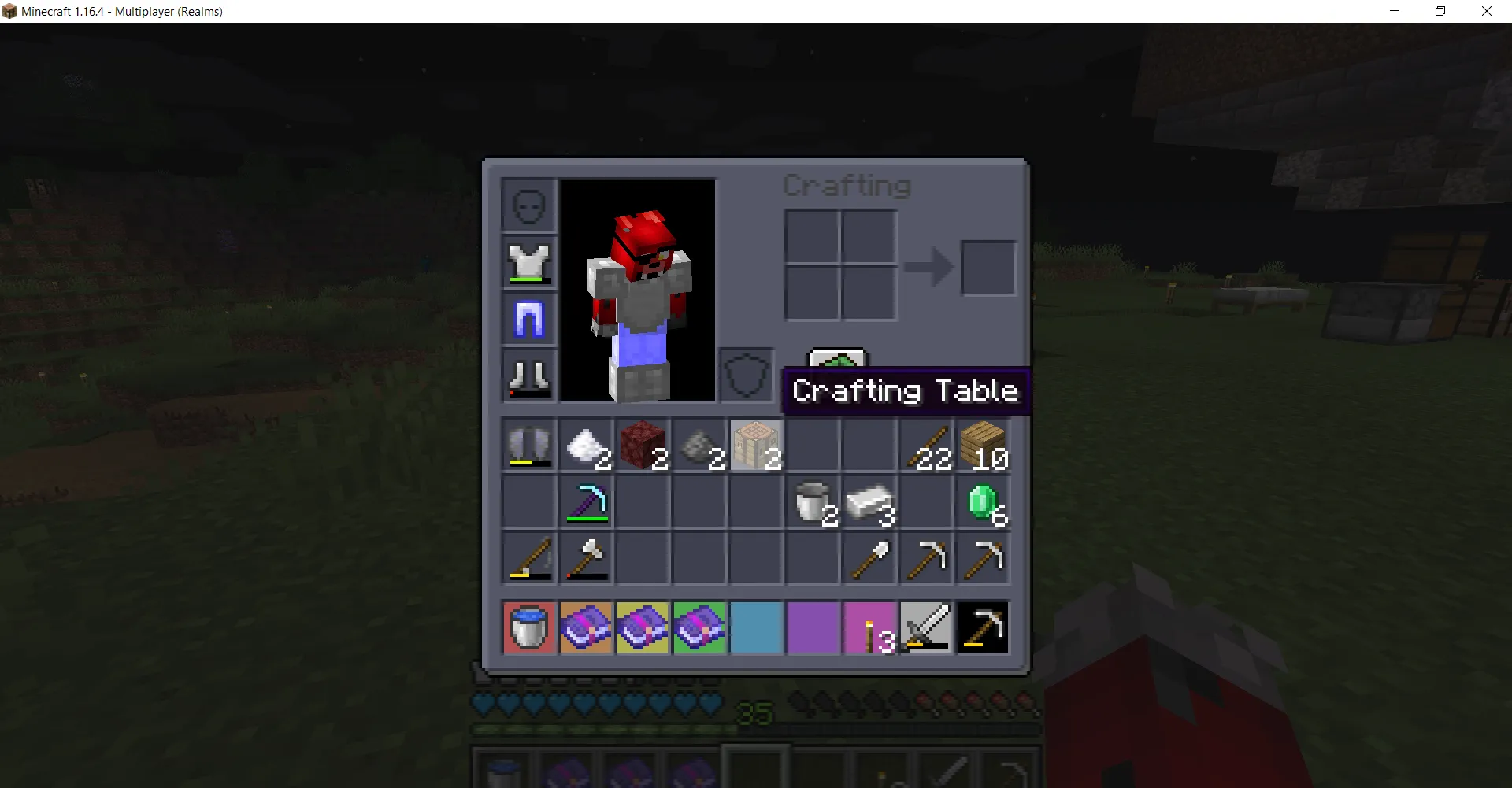The height and width of the screenshot is (788, 1512).
Task: Select the hovered Crafting Table item
Action: 756,446
